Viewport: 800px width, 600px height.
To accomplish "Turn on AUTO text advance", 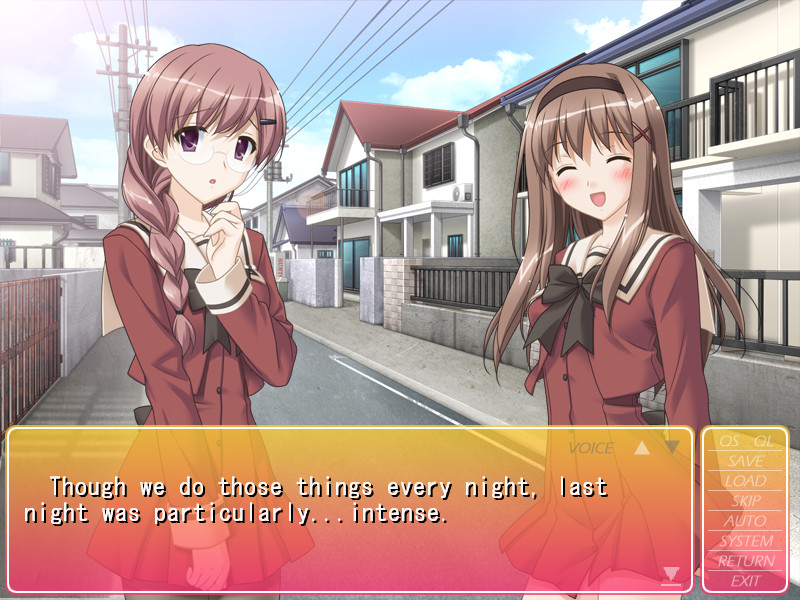I will (746, 521).
